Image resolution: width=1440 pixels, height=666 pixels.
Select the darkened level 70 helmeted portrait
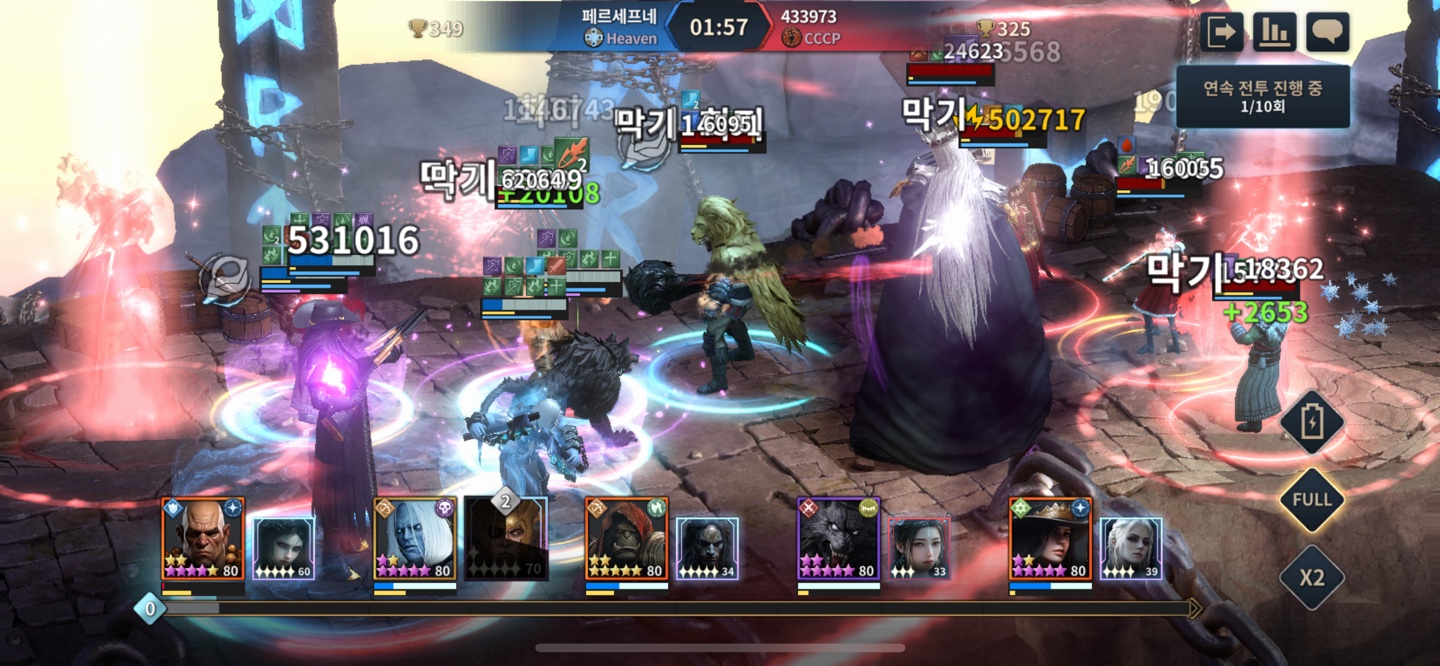click(506, 541)
